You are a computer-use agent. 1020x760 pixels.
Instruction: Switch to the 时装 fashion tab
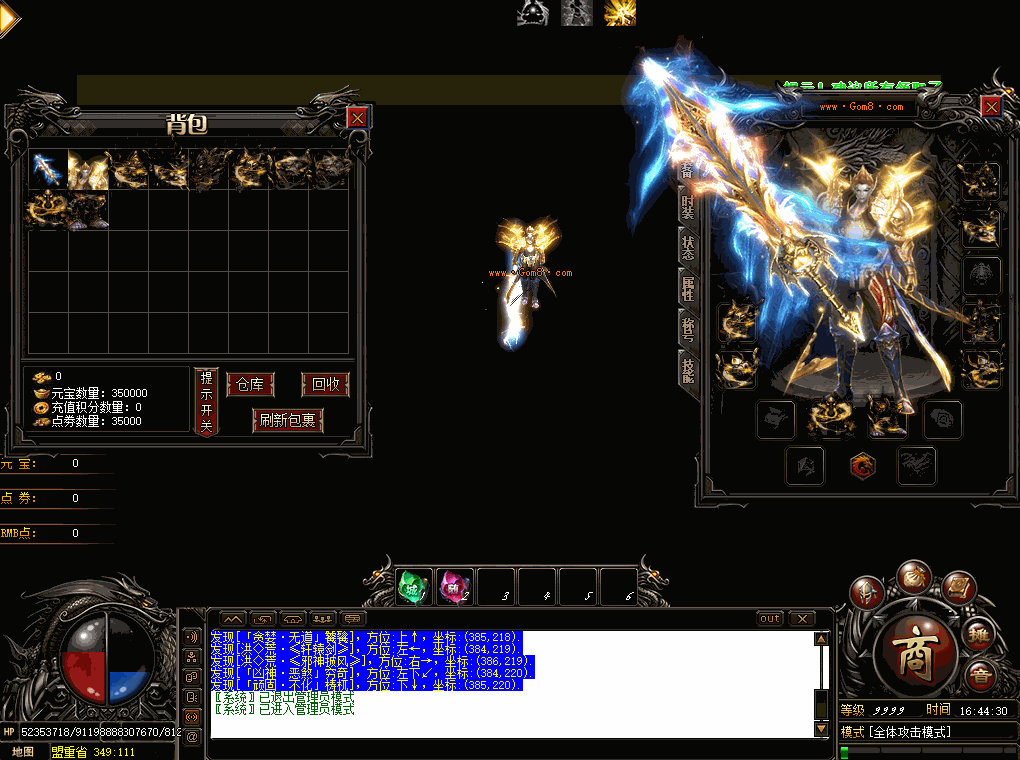(687, 208)
